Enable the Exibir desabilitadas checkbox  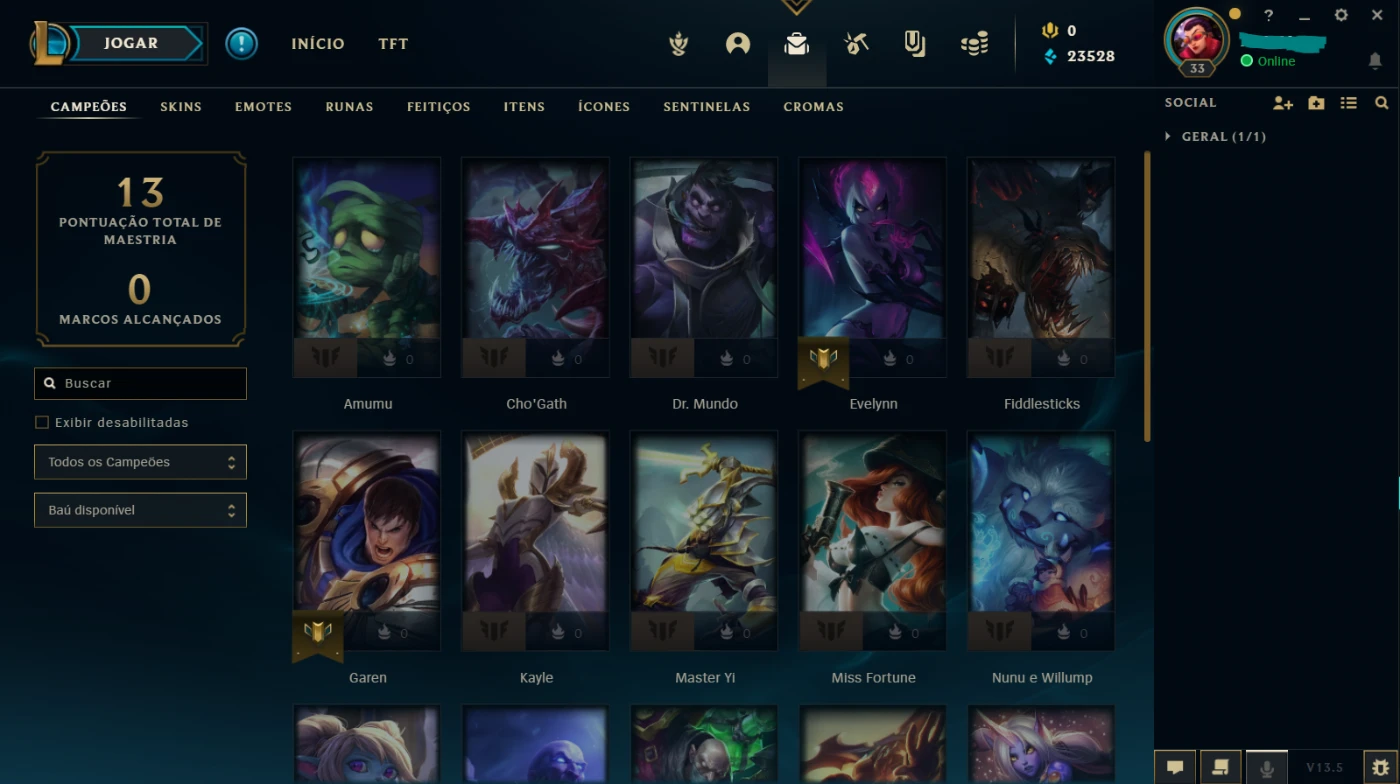tap(41, 422)
